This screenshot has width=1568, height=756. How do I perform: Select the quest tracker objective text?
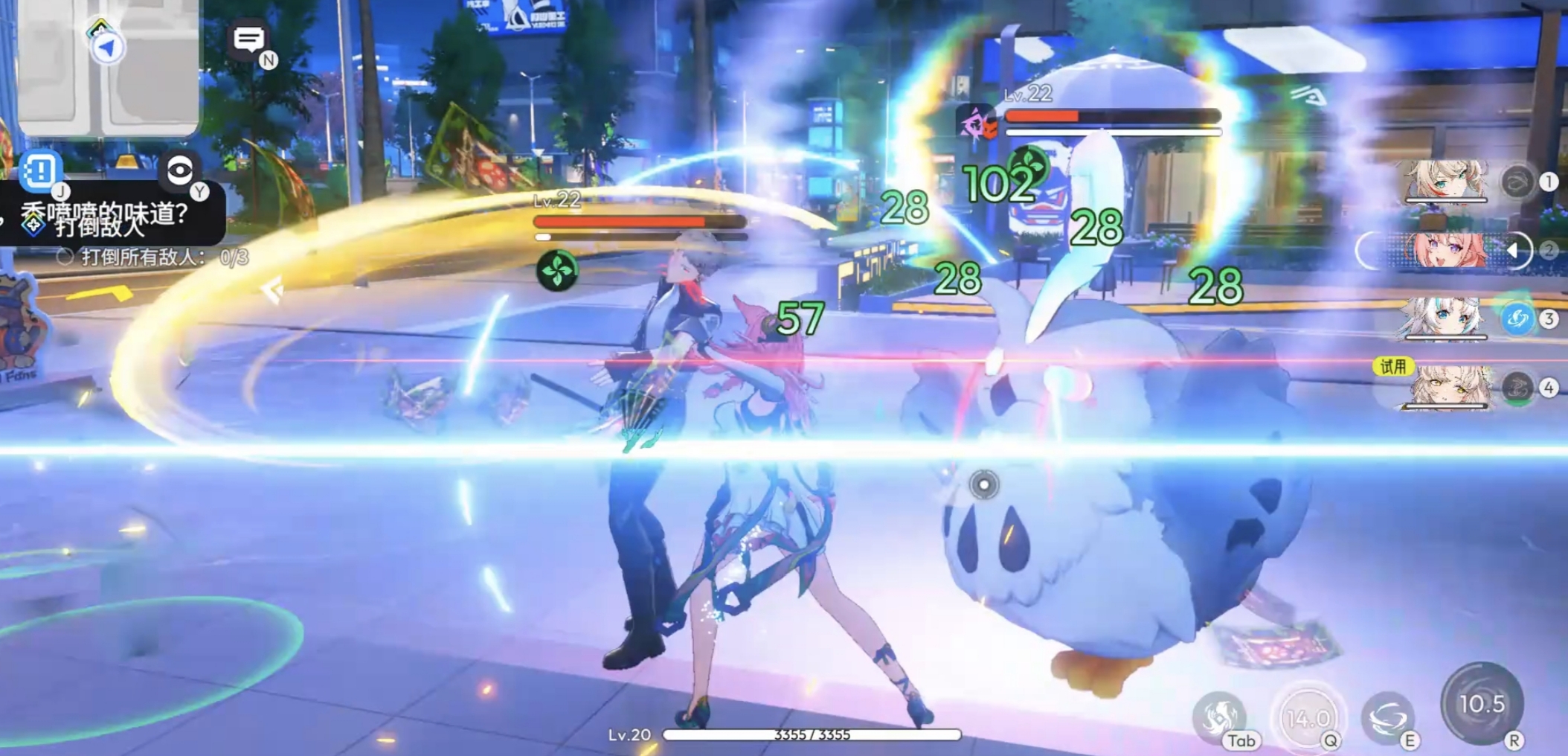tap(141, 257)
